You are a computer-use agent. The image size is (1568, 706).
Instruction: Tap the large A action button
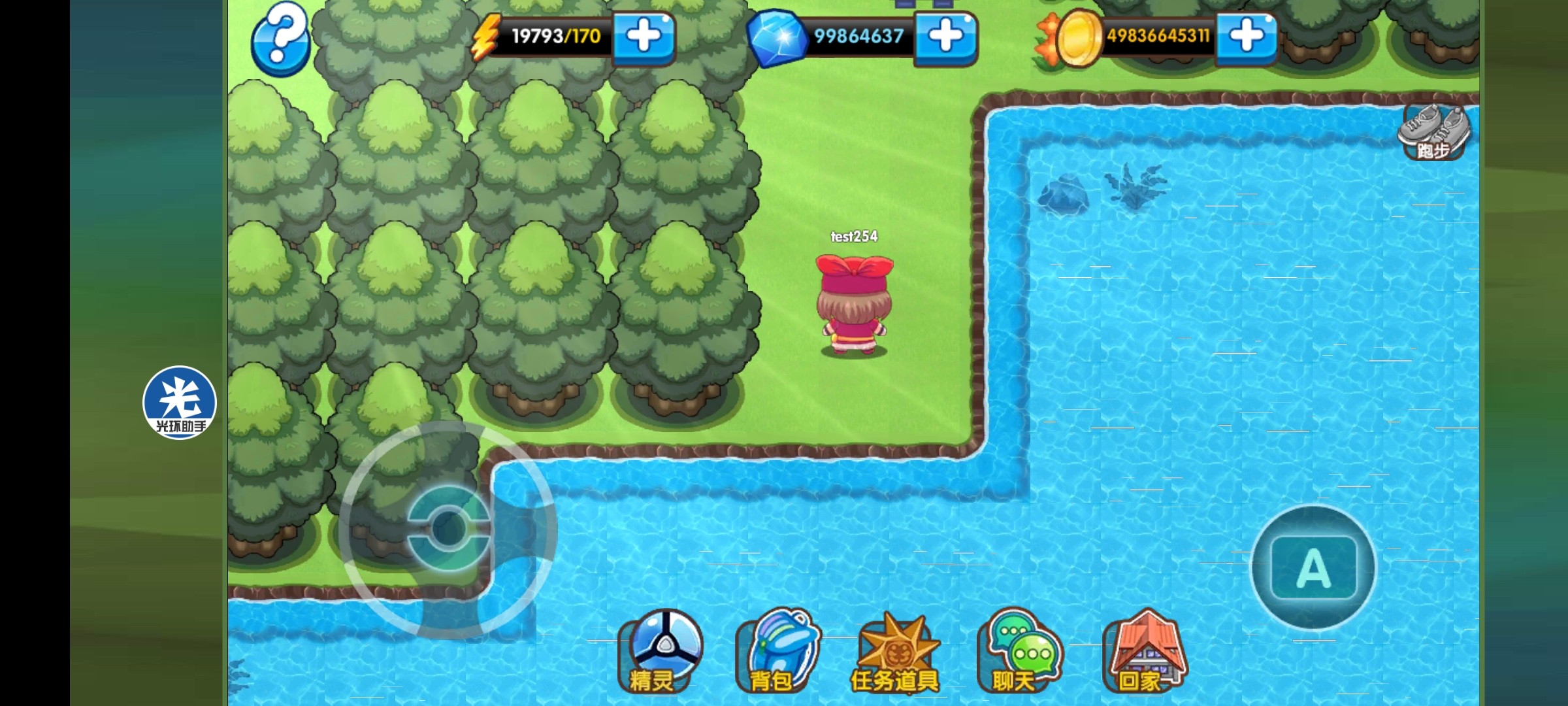click(x=1313, y=567)
